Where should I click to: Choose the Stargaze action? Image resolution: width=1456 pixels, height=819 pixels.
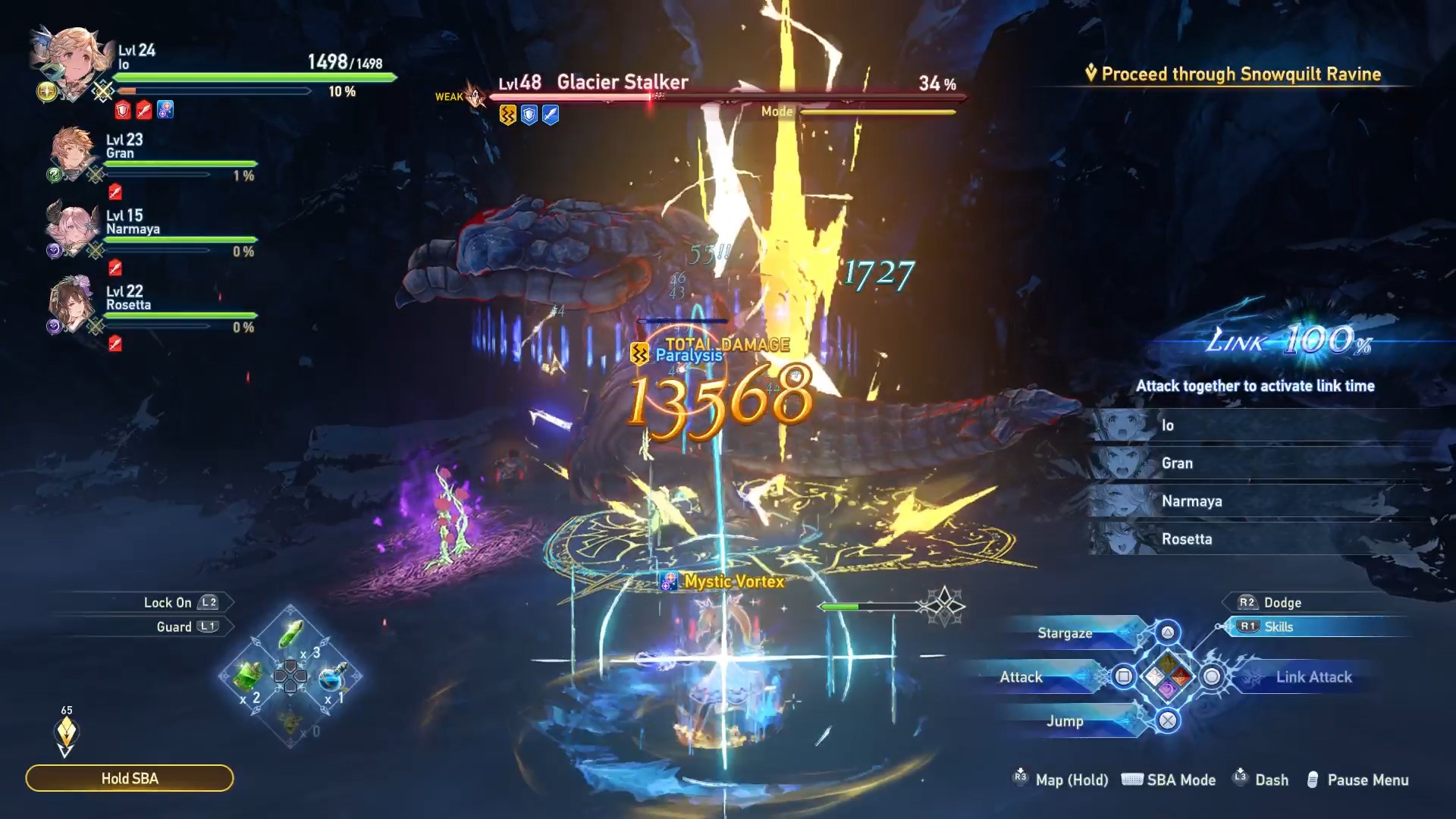coord(1065,633)
